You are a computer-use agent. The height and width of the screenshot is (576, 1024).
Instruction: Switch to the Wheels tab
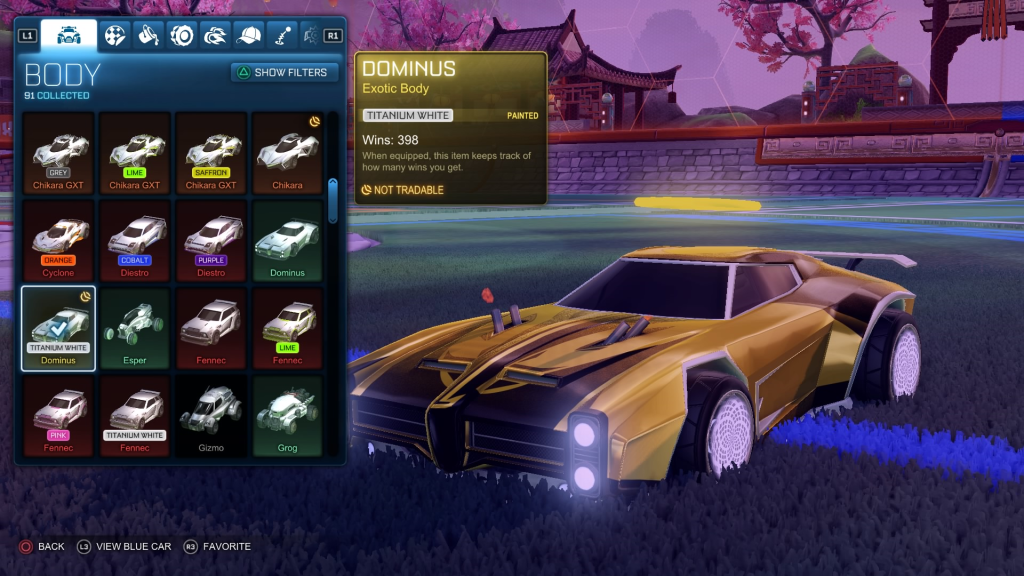[182, 36]
